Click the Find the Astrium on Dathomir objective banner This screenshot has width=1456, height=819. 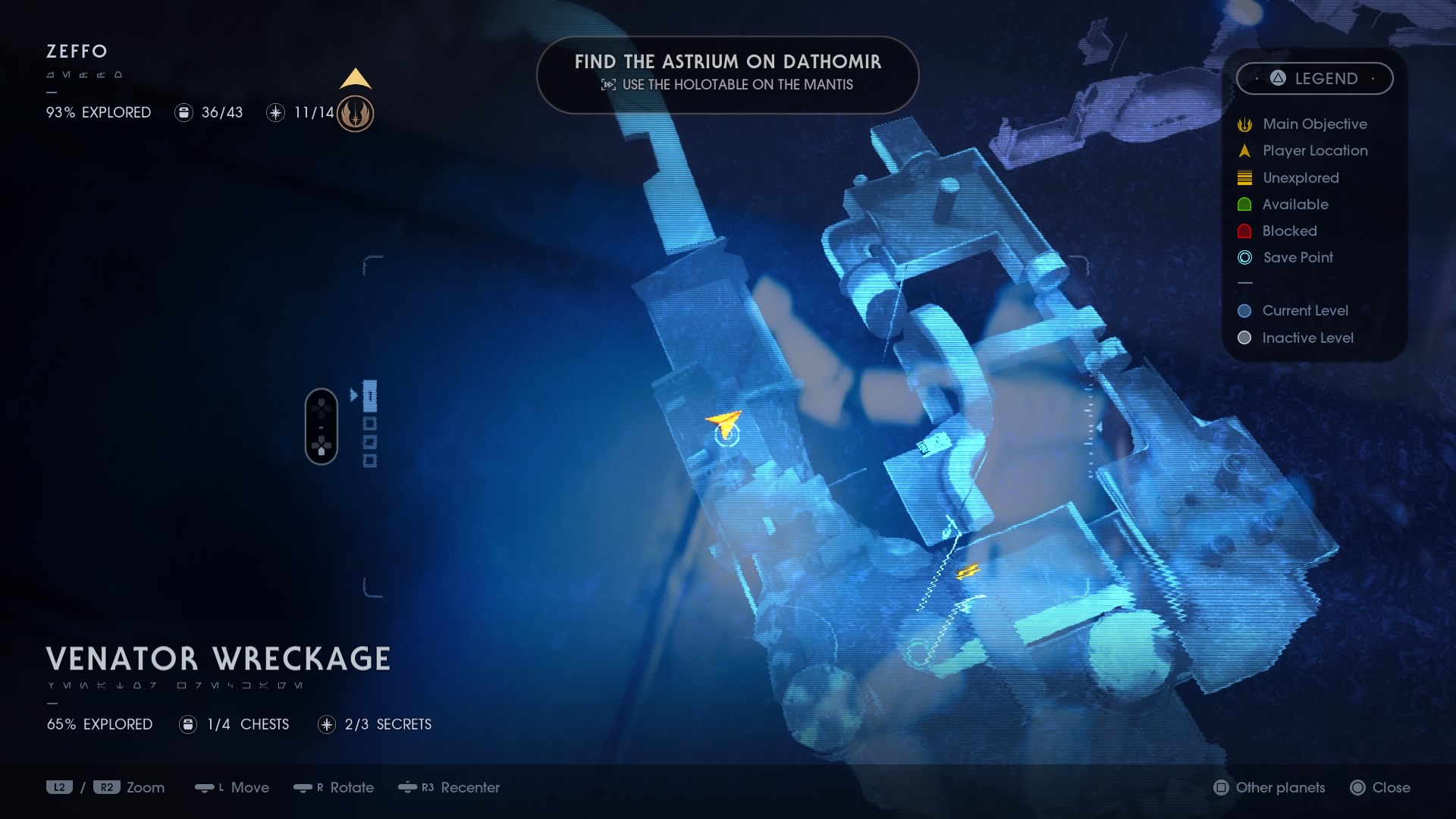click(x=728, y=74)
